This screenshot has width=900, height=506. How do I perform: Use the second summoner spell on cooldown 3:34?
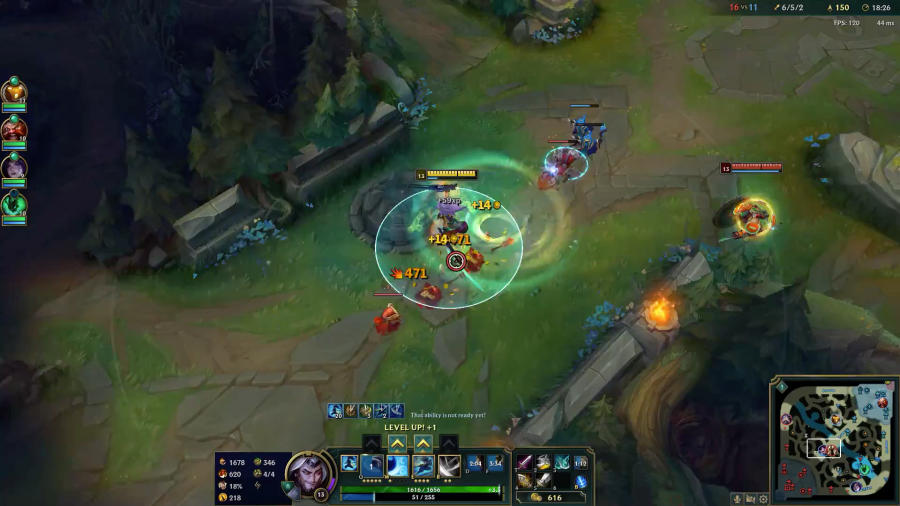pyautogui.click(x=494, y=463)
